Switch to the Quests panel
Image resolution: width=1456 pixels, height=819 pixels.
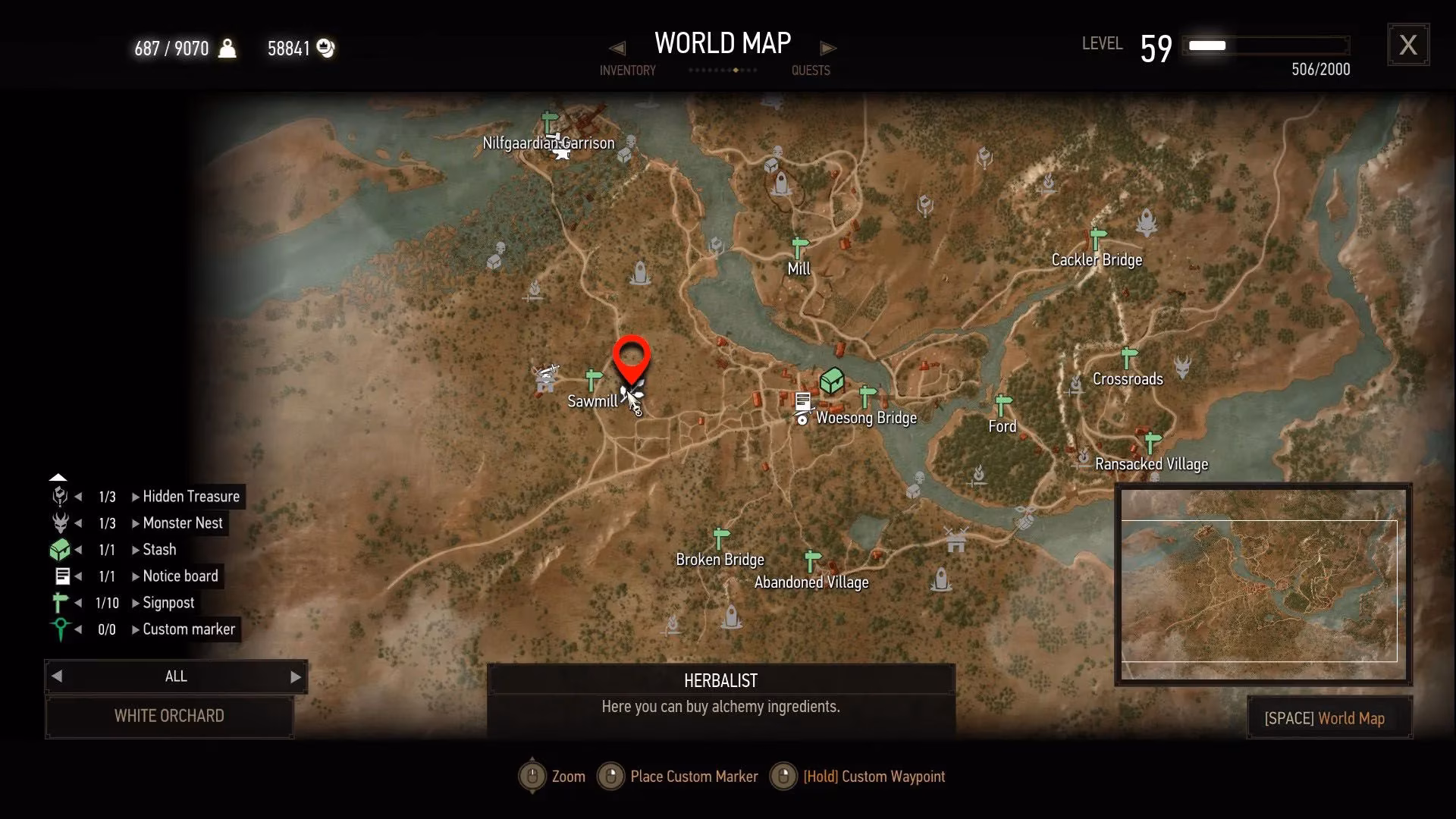810,71
